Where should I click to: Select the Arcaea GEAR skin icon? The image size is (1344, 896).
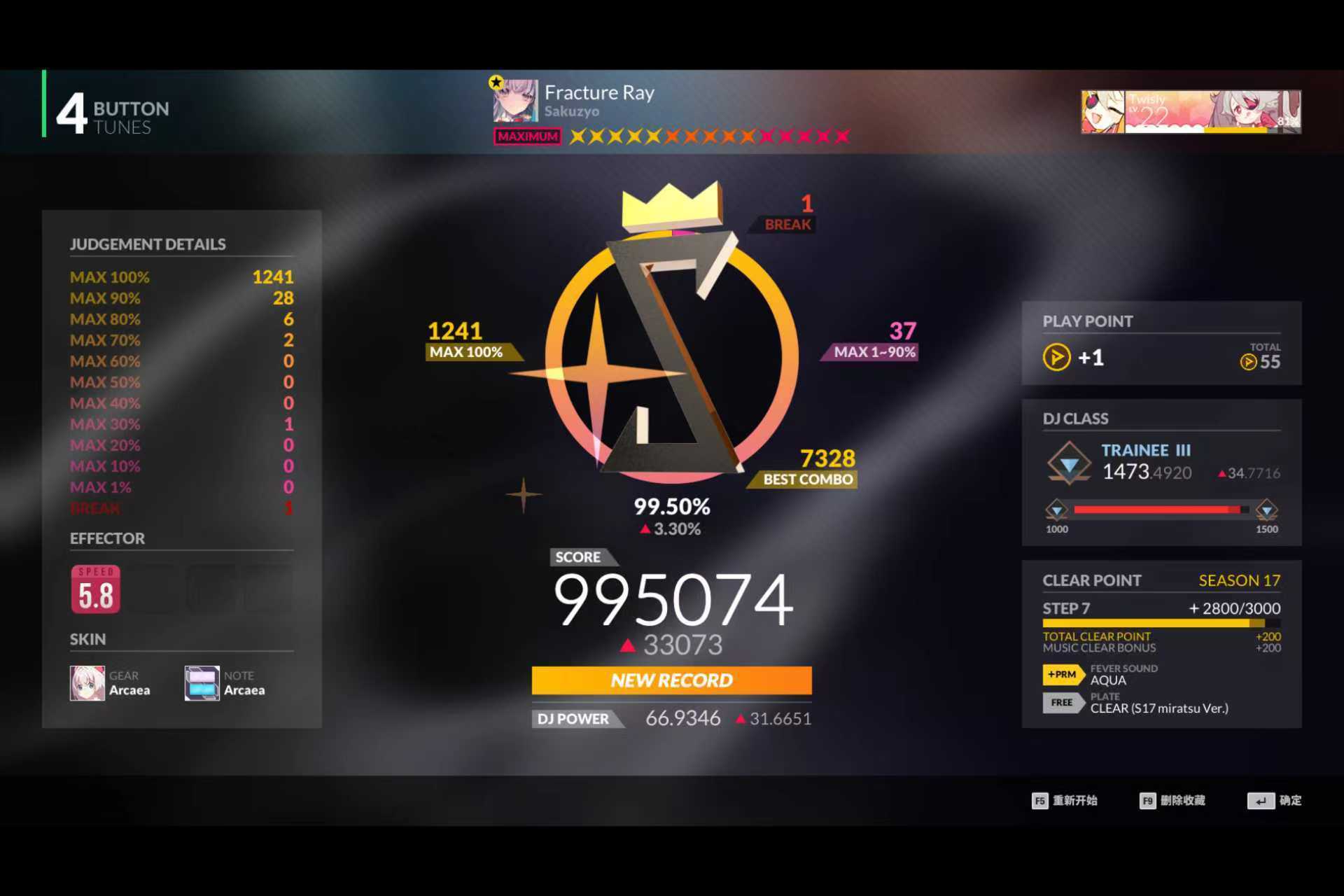[86, 682]
